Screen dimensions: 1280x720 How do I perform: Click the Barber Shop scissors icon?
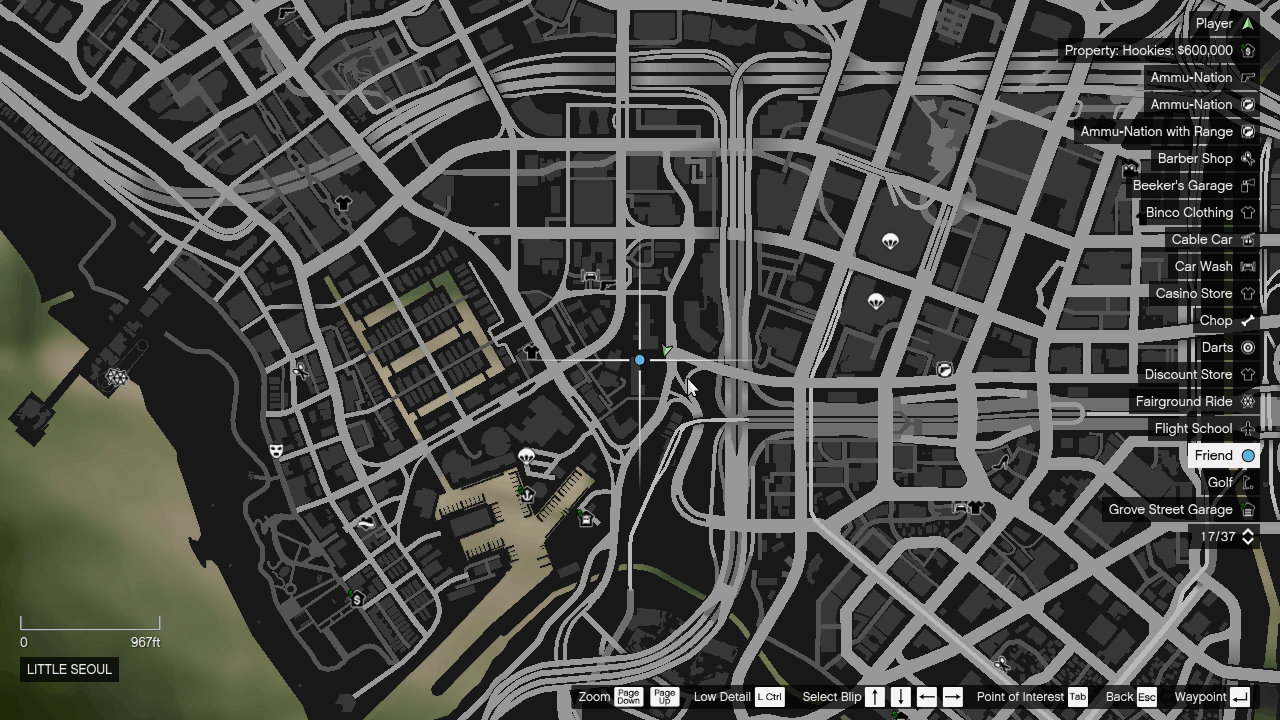(1246, 158)
